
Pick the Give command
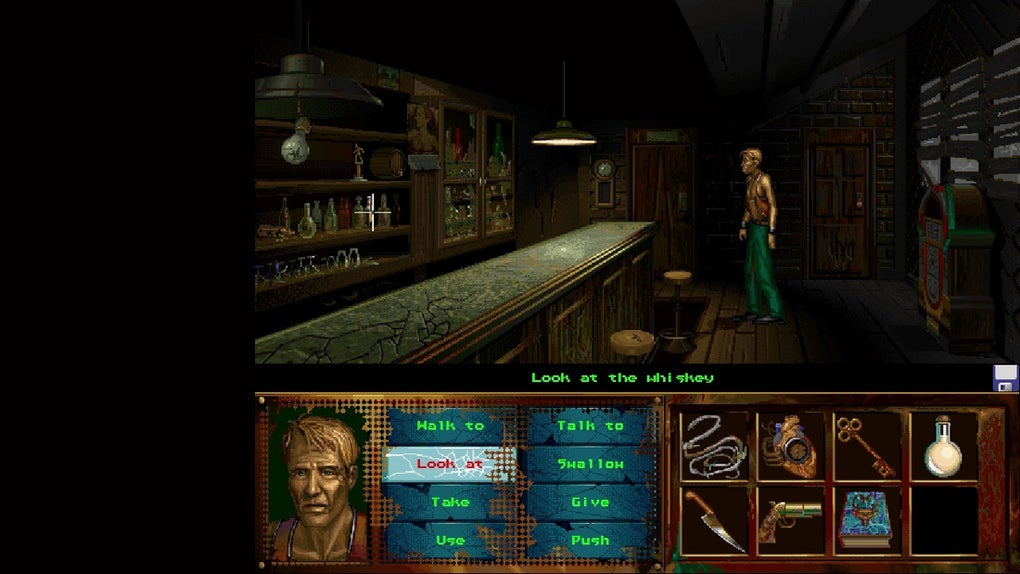point(590,502)
